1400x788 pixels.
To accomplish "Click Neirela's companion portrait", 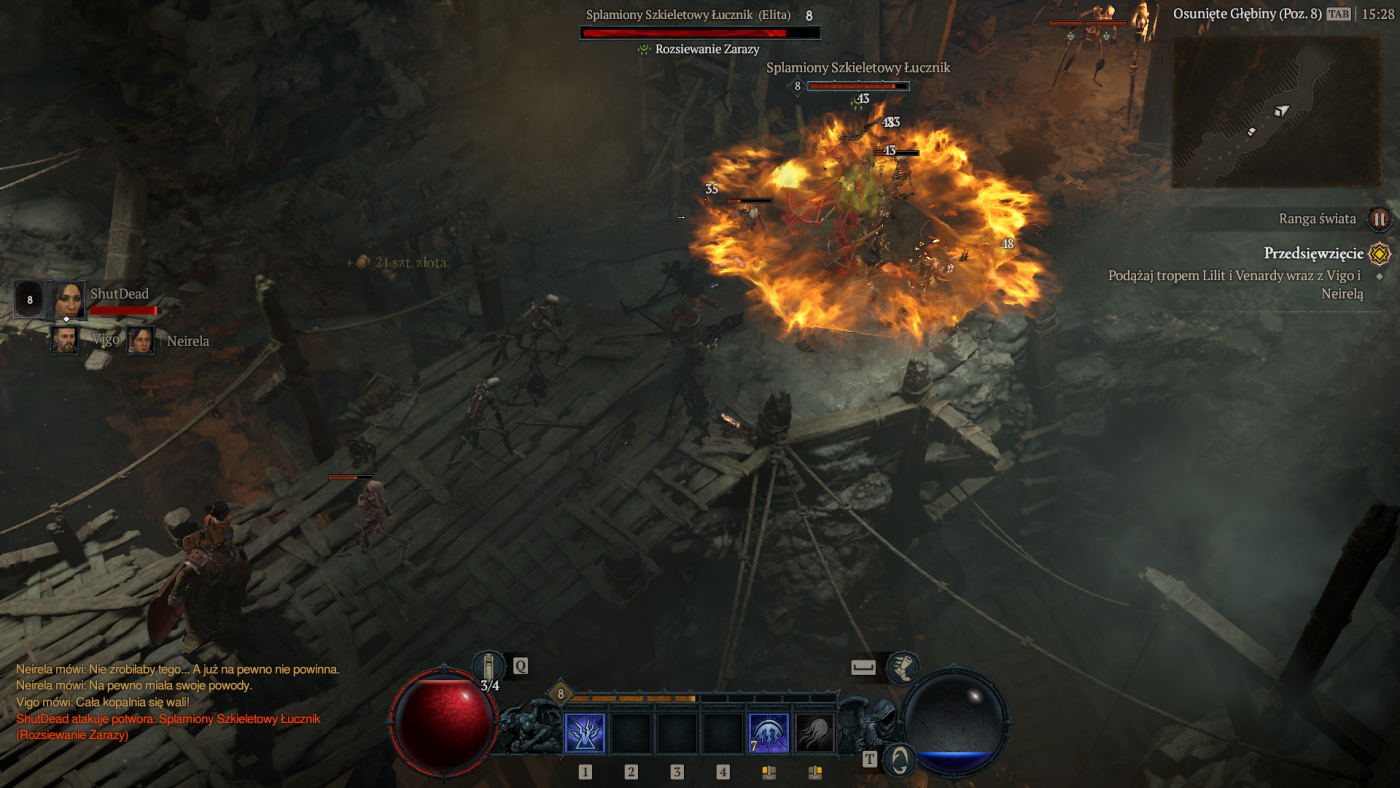I will (140, 340).
